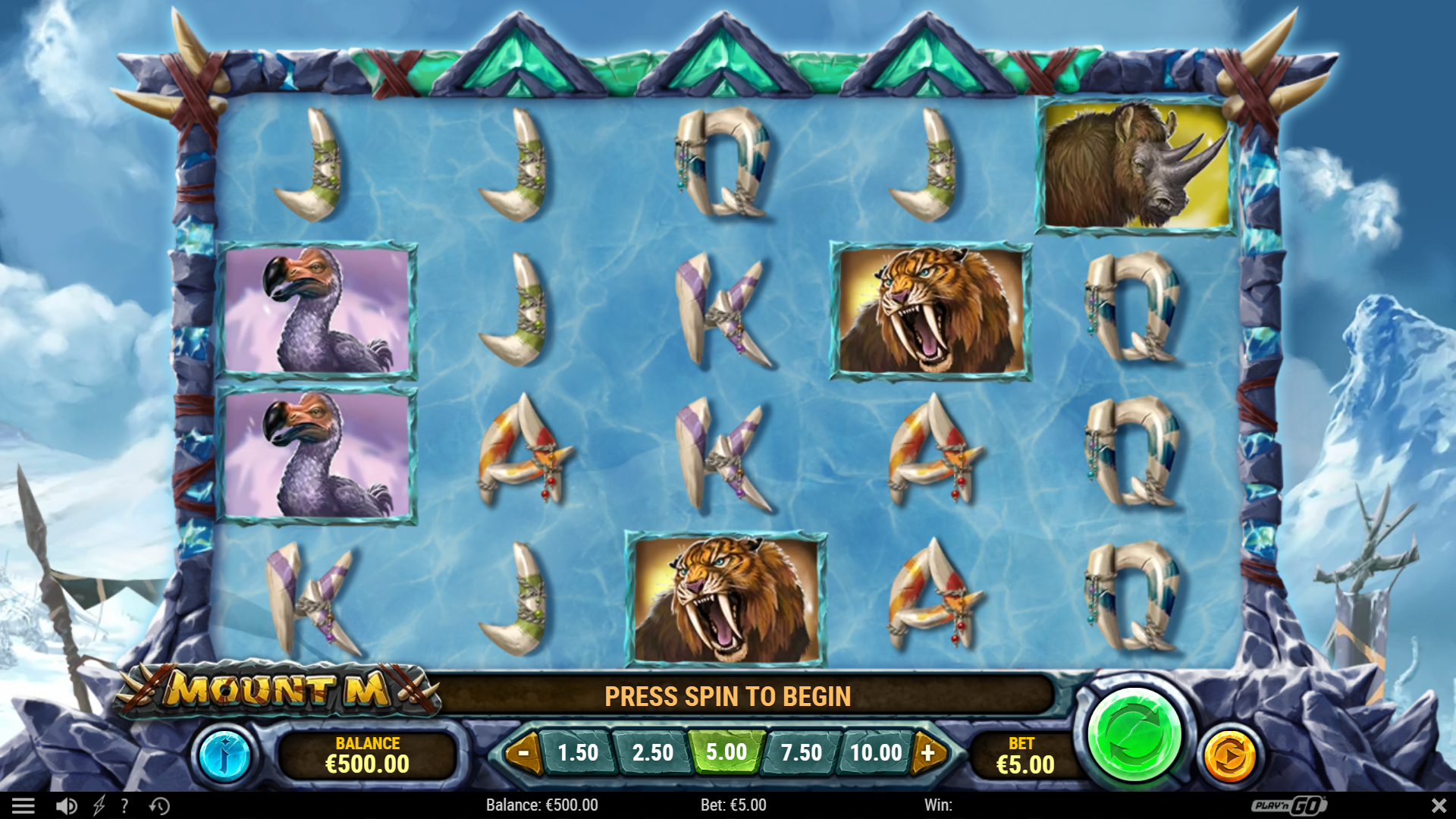Select the 7.50 bet option
This screenshot has height=819, width=1456.
point(802,753)
